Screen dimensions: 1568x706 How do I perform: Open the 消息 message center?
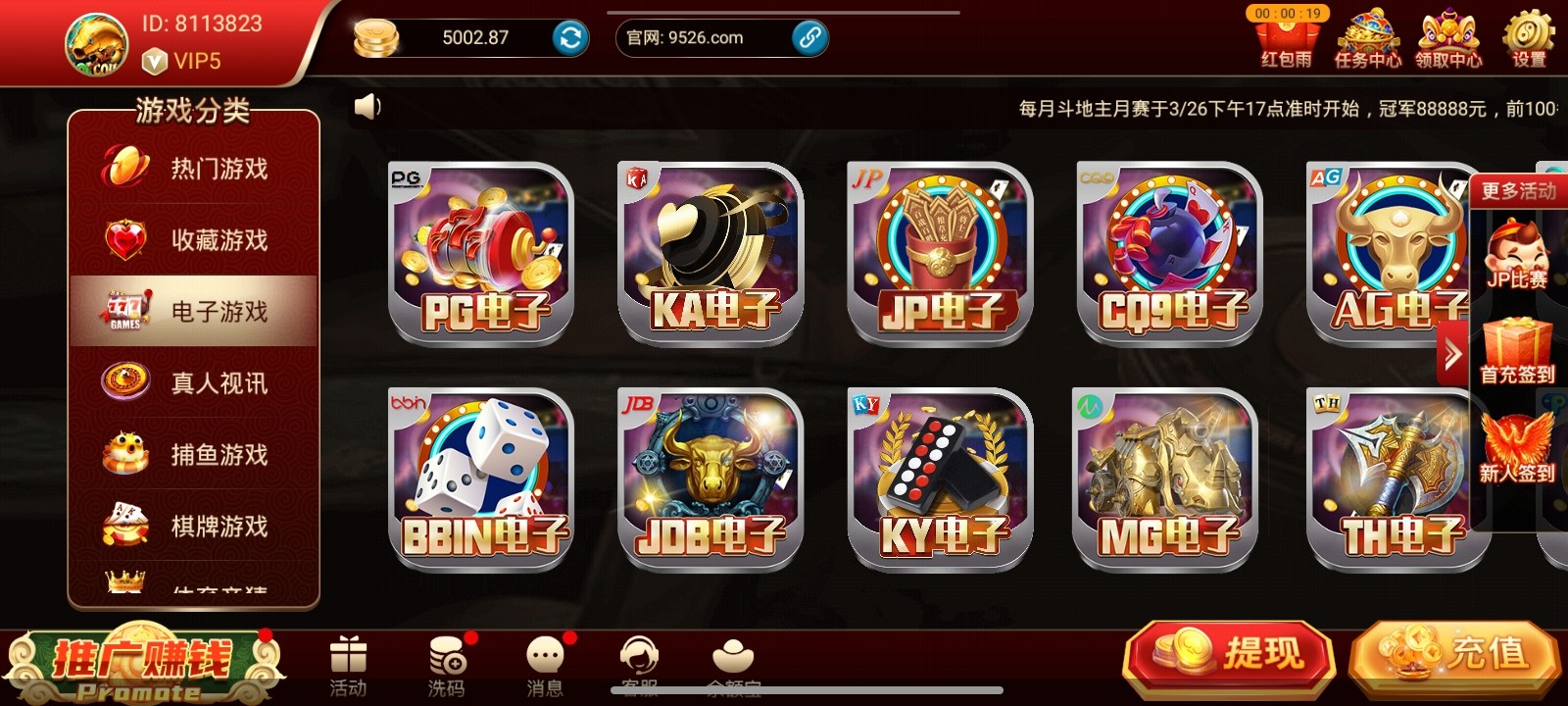tap(545, 659)
